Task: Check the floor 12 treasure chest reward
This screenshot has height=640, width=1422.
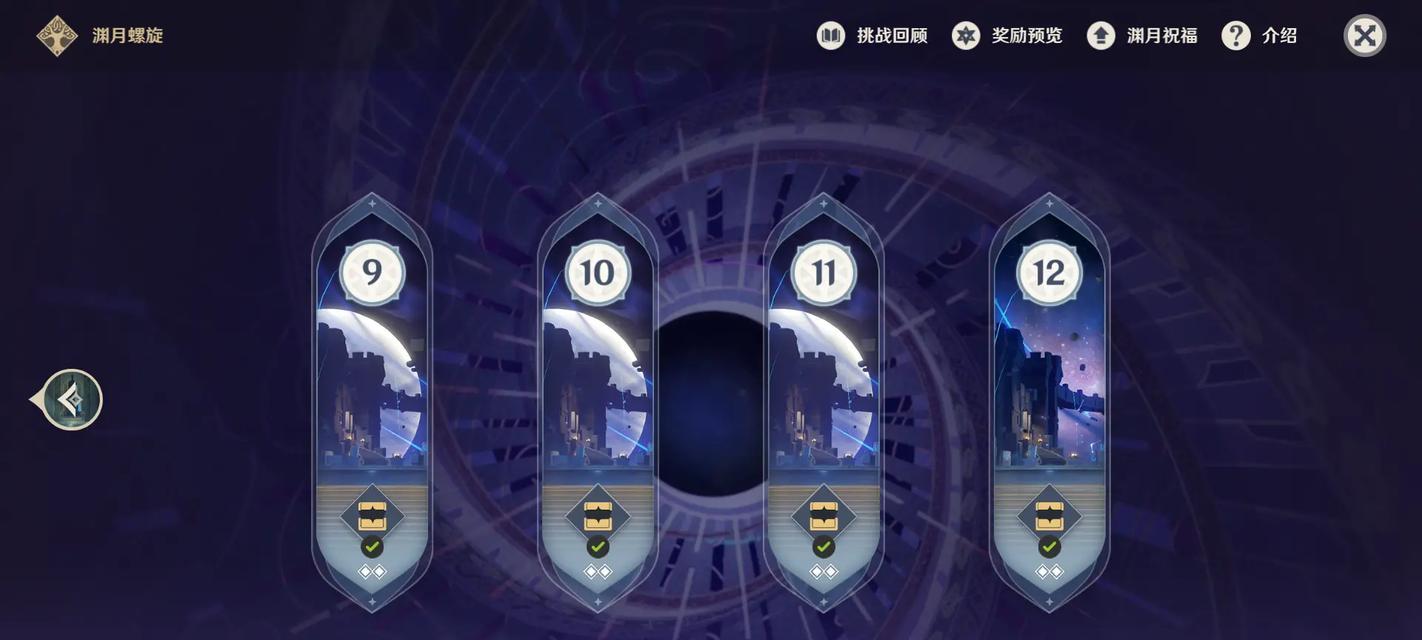Action: click(x=1049, y=516)
